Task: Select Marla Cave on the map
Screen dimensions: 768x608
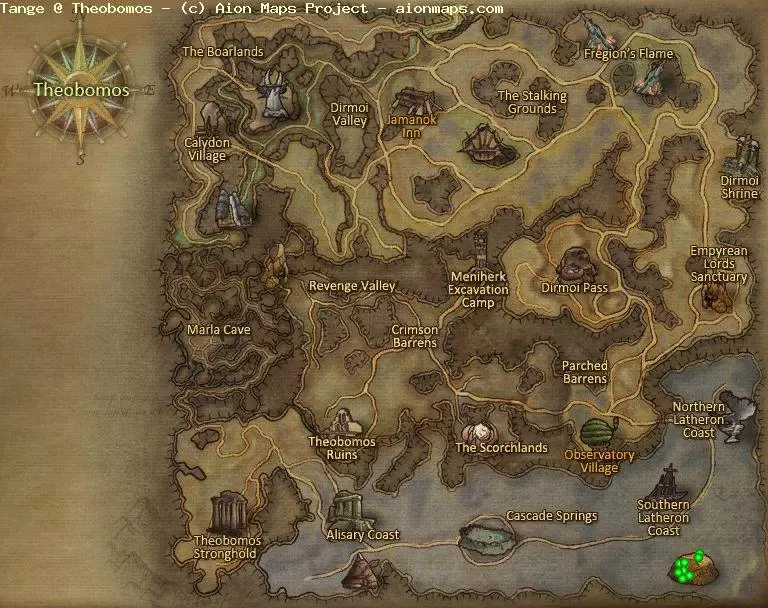Action: (219, 329)
